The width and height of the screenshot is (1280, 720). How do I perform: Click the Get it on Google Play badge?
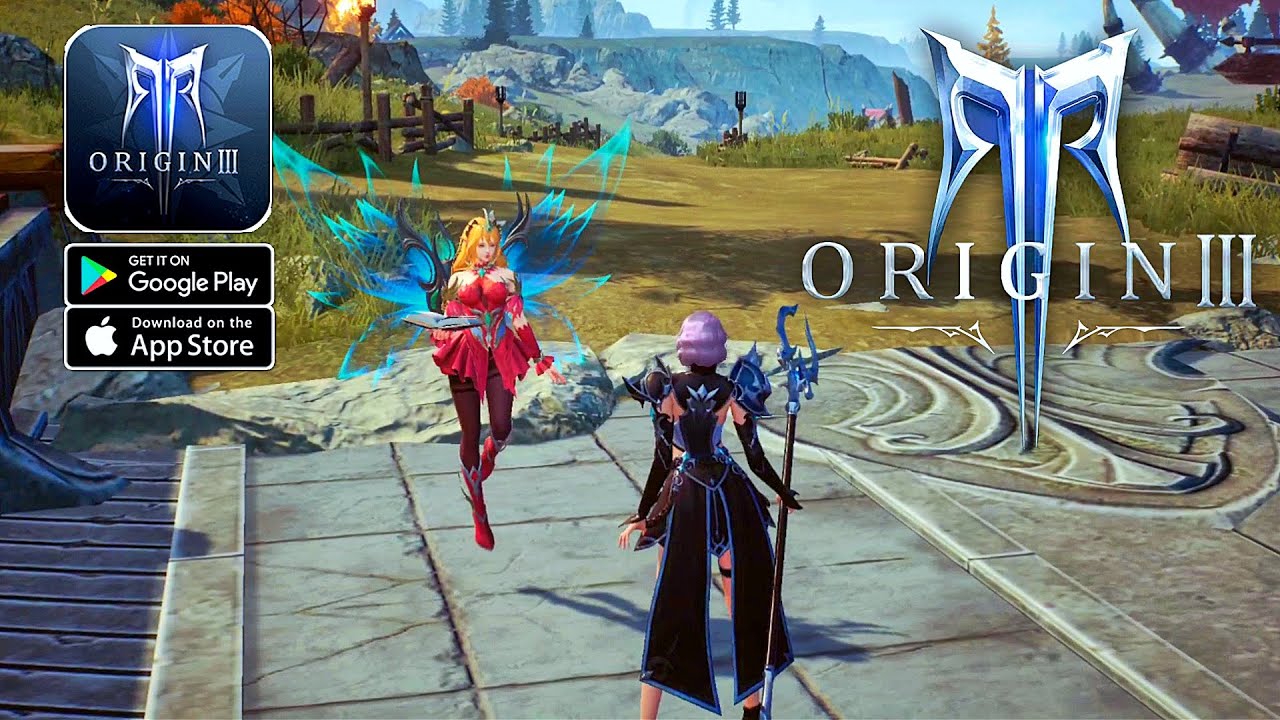tap(168, 275)
